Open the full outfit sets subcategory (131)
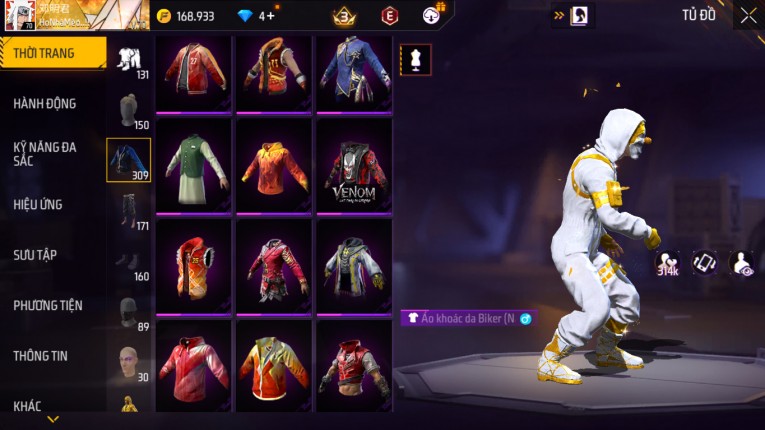Screen dimensions: 765x430 [129, 60]
